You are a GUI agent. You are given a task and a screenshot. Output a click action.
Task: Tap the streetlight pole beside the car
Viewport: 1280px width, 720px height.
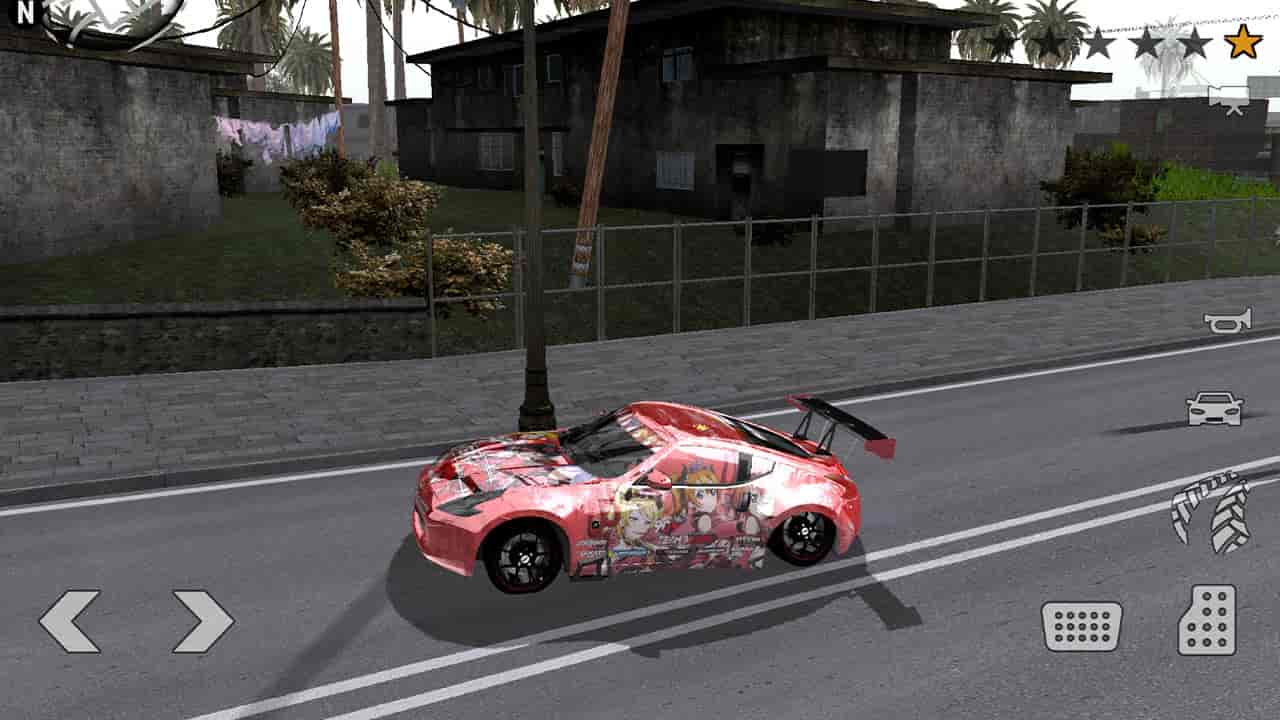pyautogui.click(x=535, y=300)
